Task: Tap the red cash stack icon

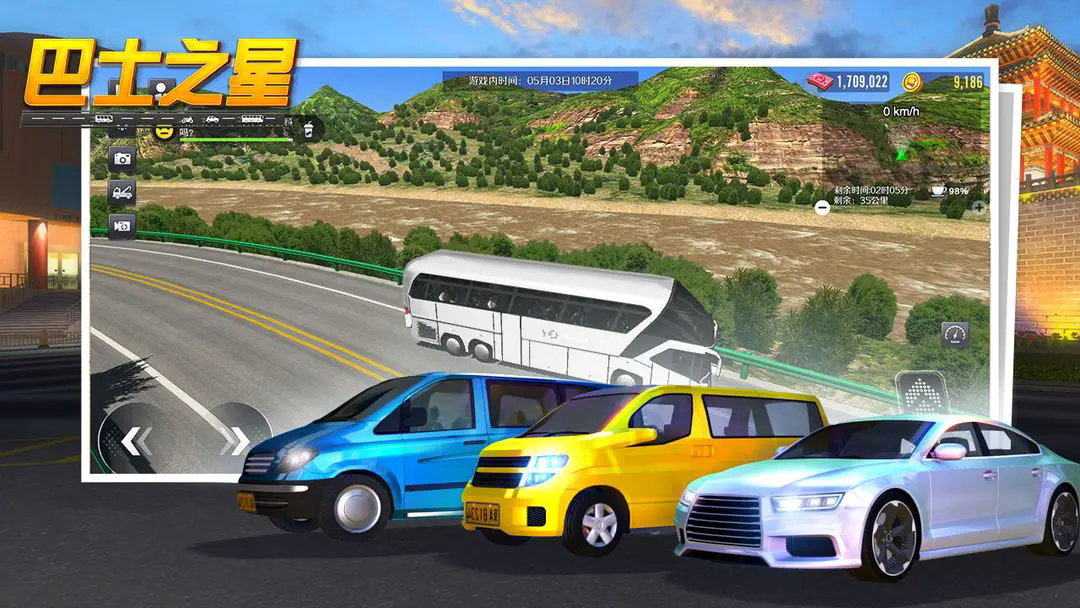Action: (x=820, y=81)
